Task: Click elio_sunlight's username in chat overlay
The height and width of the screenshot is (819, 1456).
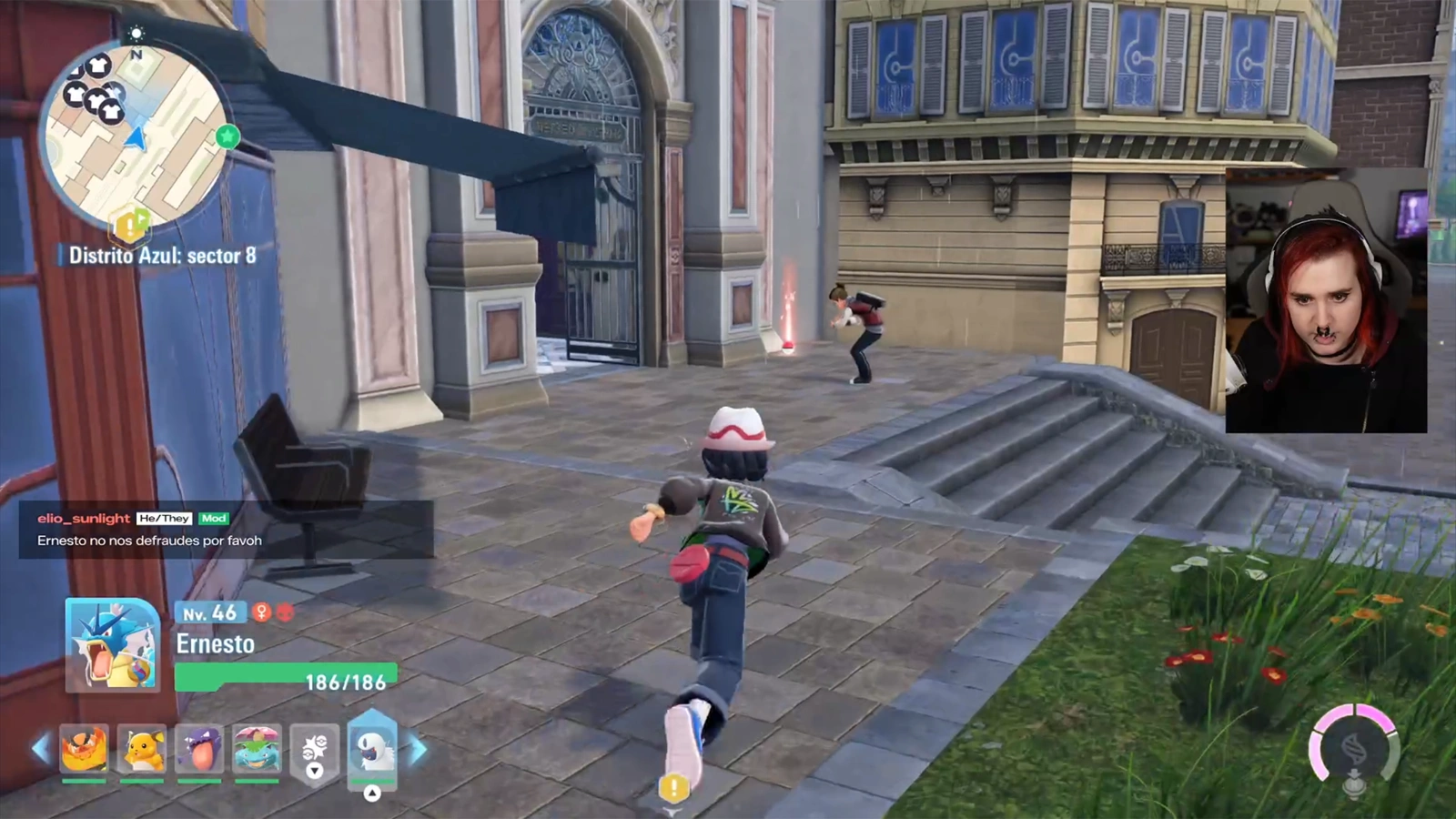Action: 84,519
